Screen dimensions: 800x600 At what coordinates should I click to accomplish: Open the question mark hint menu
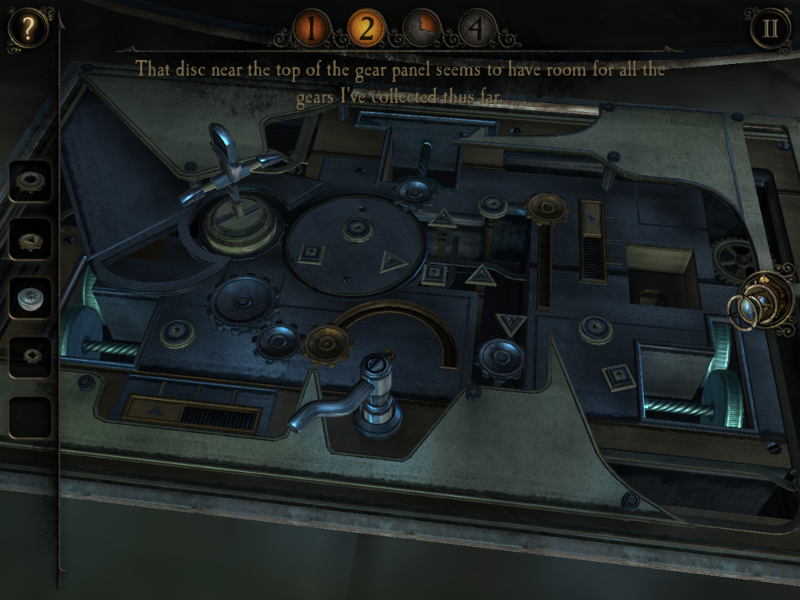coord(29,28)
